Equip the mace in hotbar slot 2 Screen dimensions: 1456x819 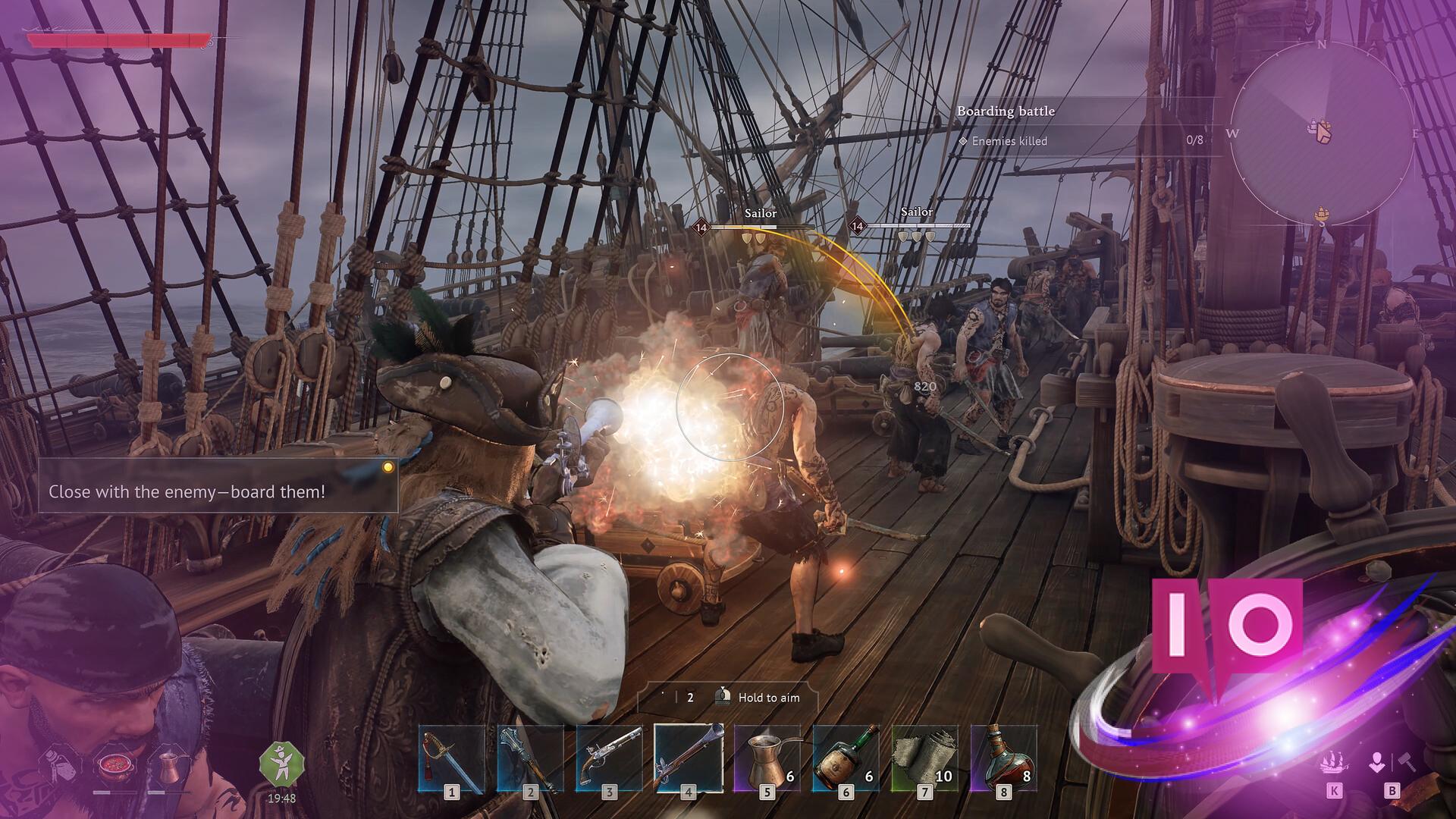(531, 760)
